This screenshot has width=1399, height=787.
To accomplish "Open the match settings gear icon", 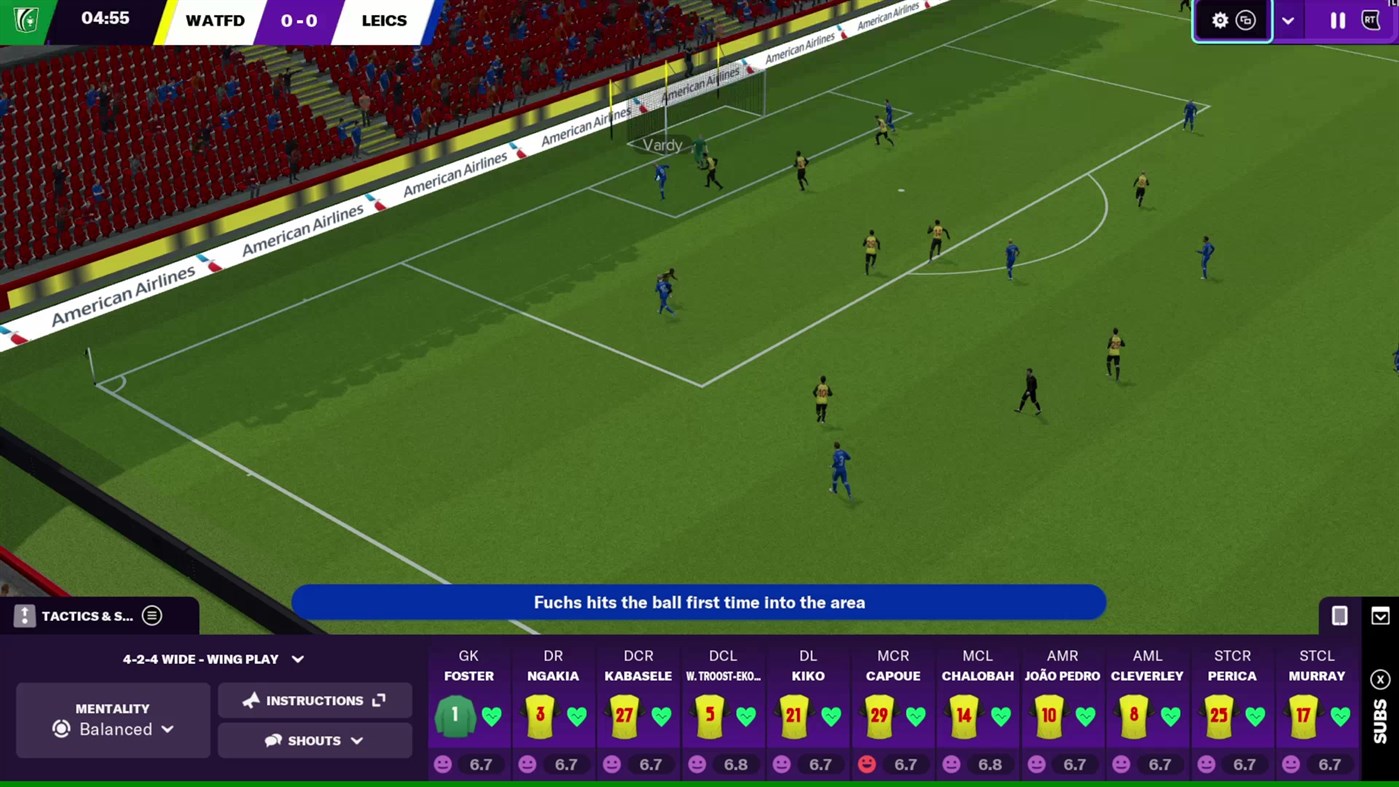I will (x=1220, y=20).
